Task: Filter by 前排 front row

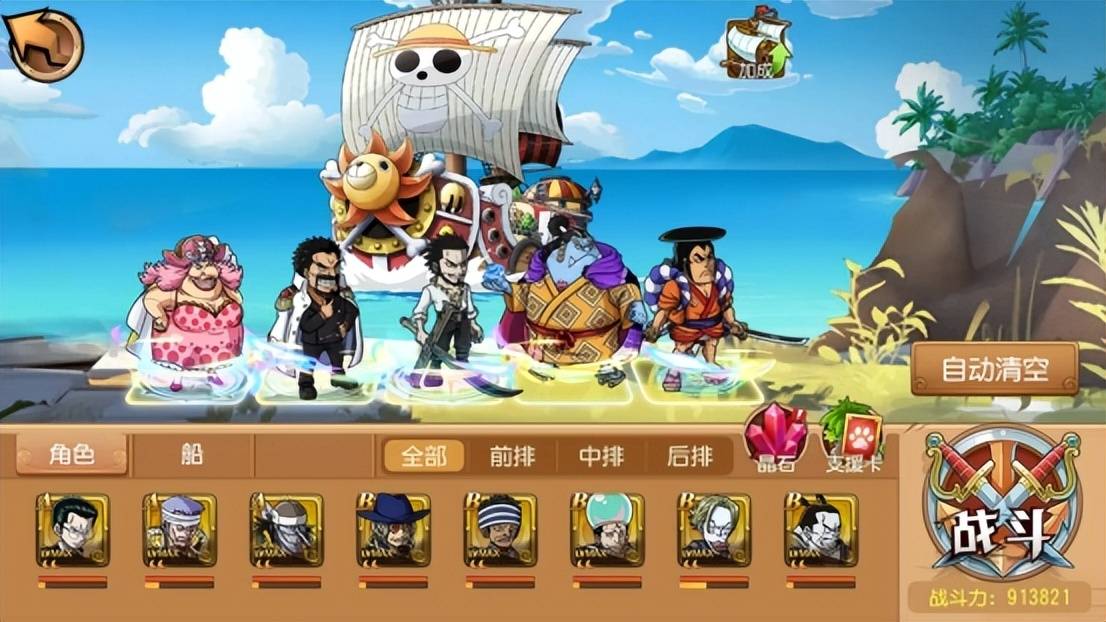Action: click(511, 457)
